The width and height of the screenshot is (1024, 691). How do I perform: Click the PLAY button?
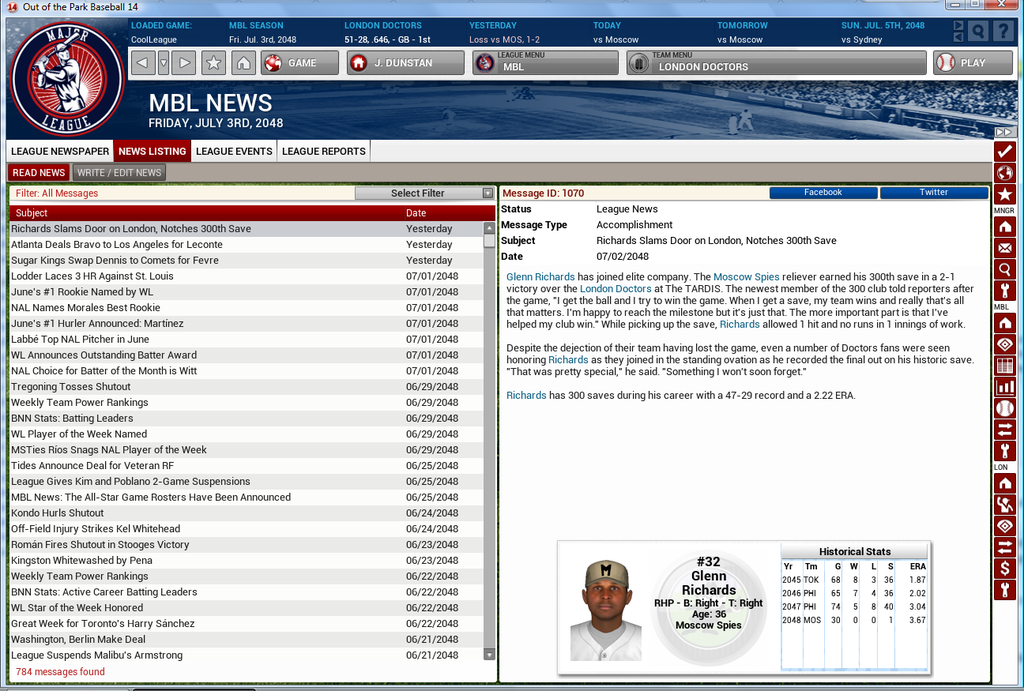959,63
